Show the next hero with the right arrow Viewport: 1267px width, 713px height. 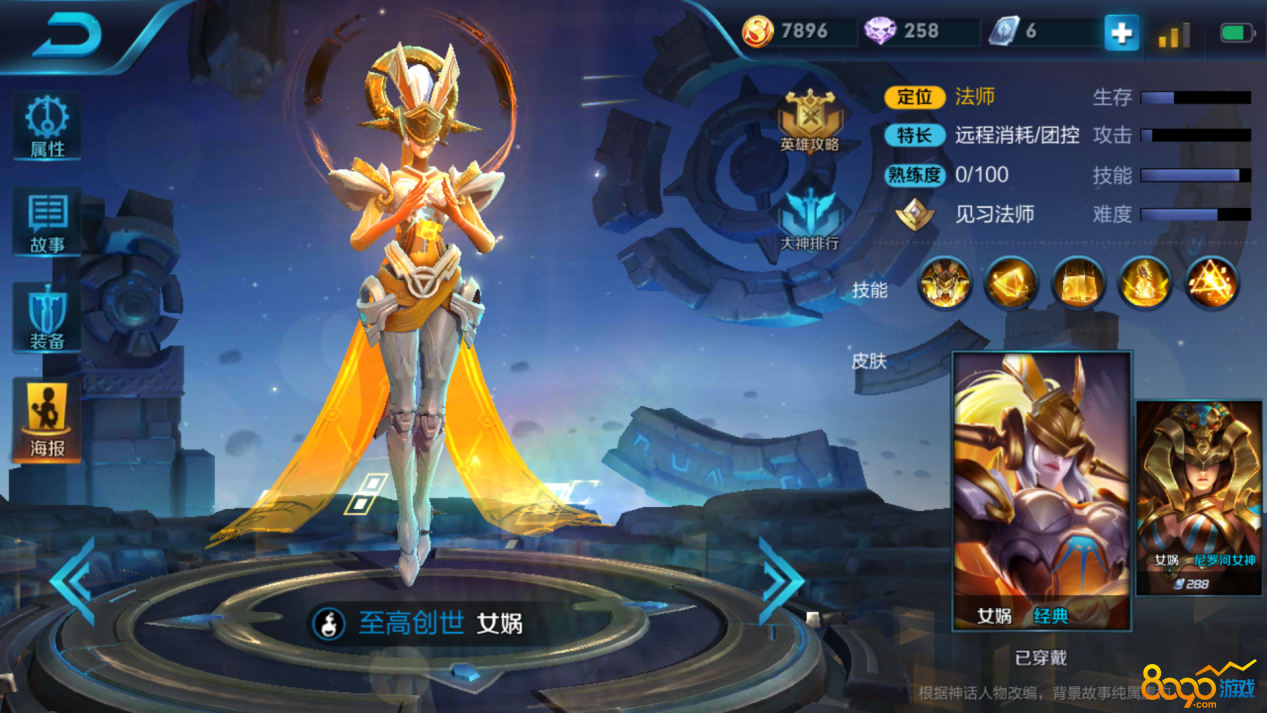pos(780,580)
